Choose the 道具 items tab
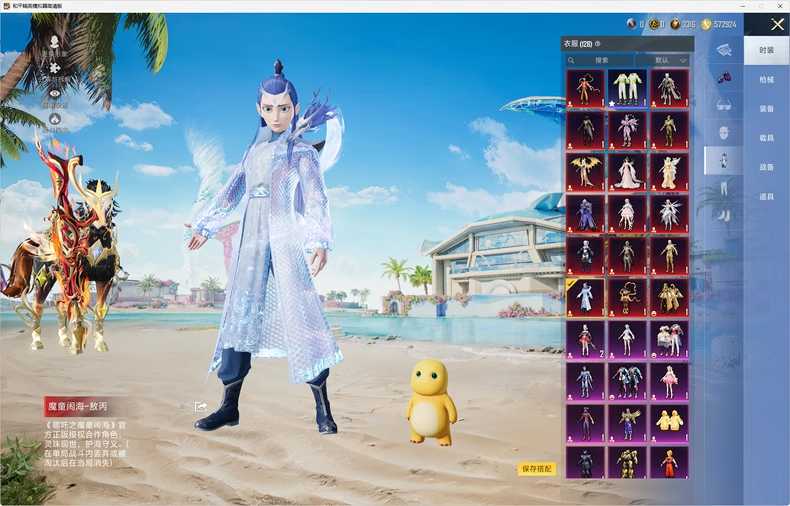This screenshot has width=790, height=506. pyautogui.click(x=766, y=196)
